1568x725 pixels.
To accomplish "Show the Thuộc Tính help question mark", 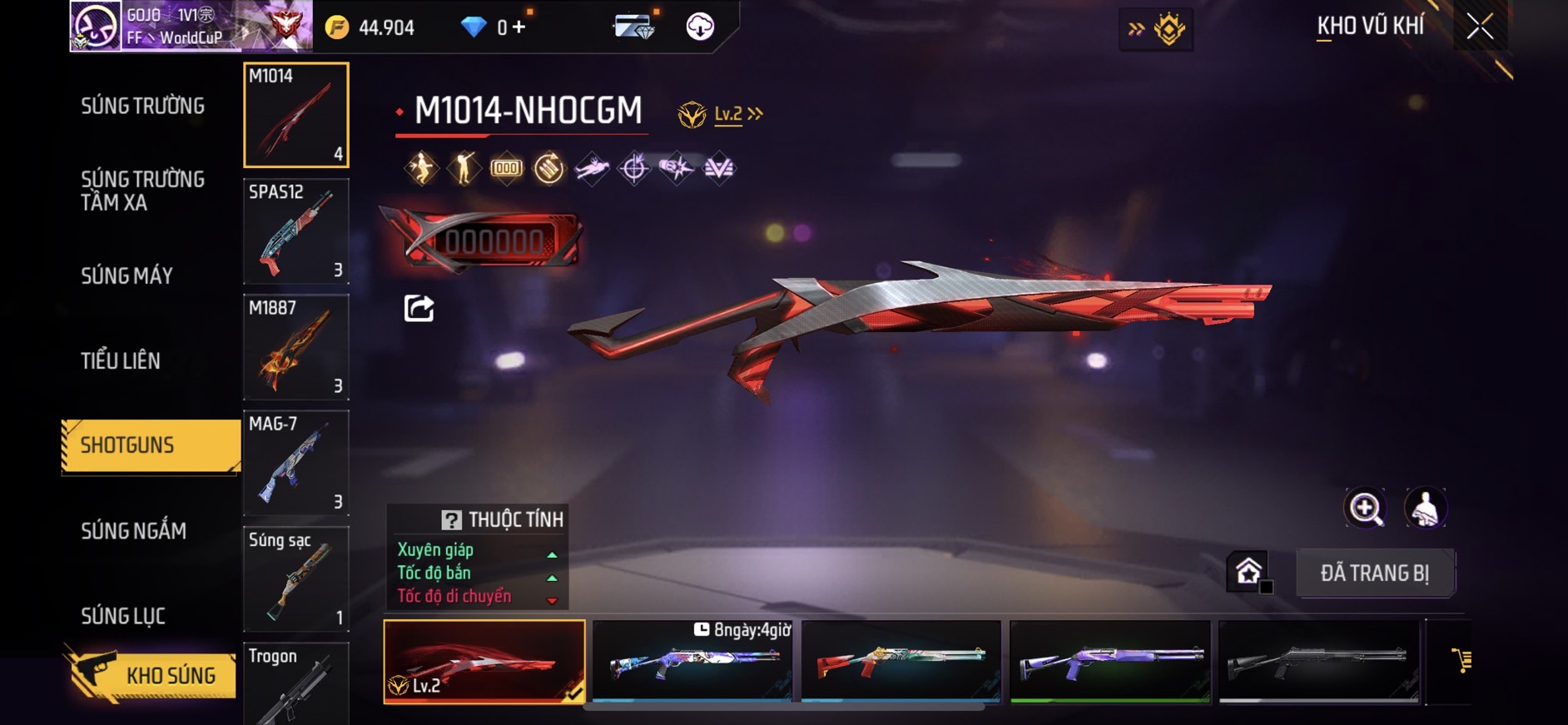I will [451, 520].
